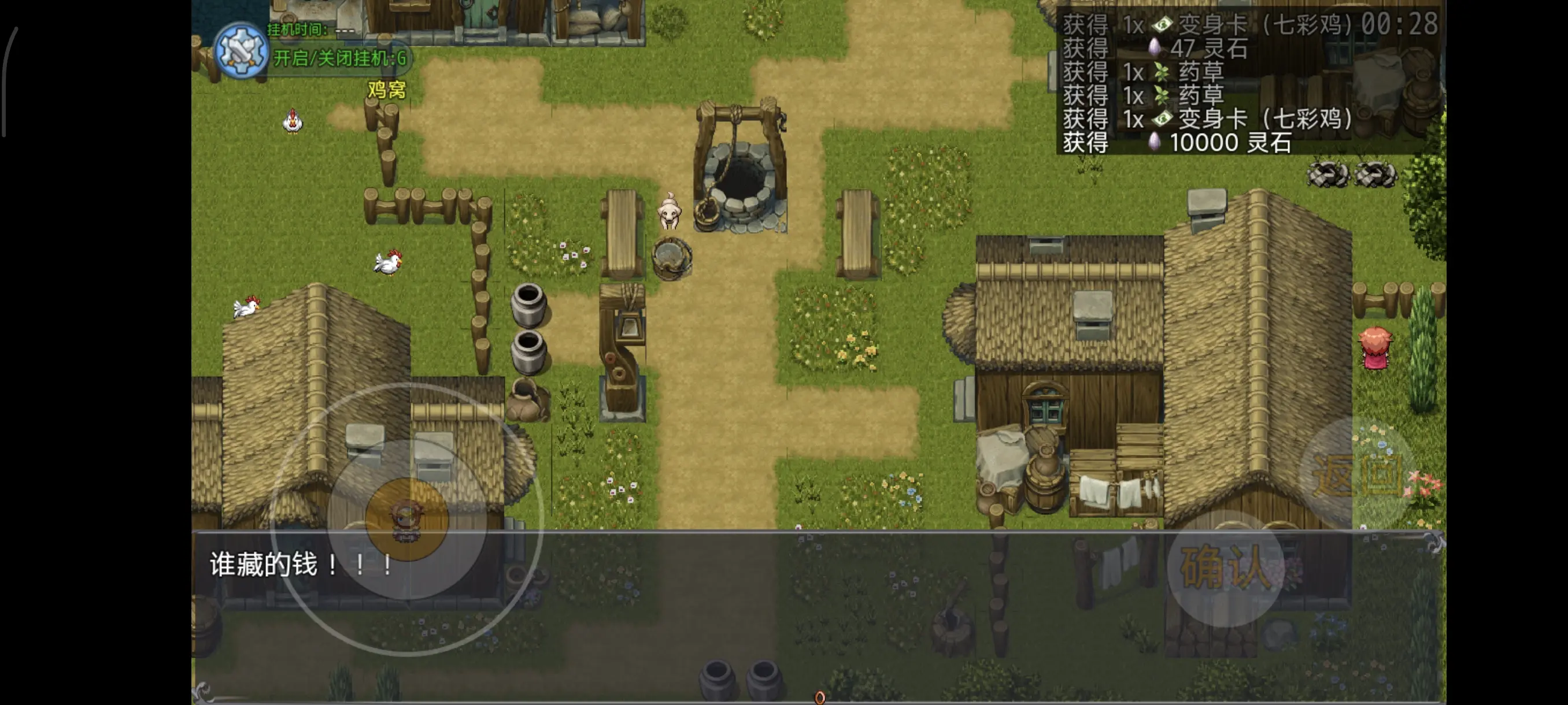
Task: Touch the virtual joystick's orange thumb knob
Action: (406, 519)
